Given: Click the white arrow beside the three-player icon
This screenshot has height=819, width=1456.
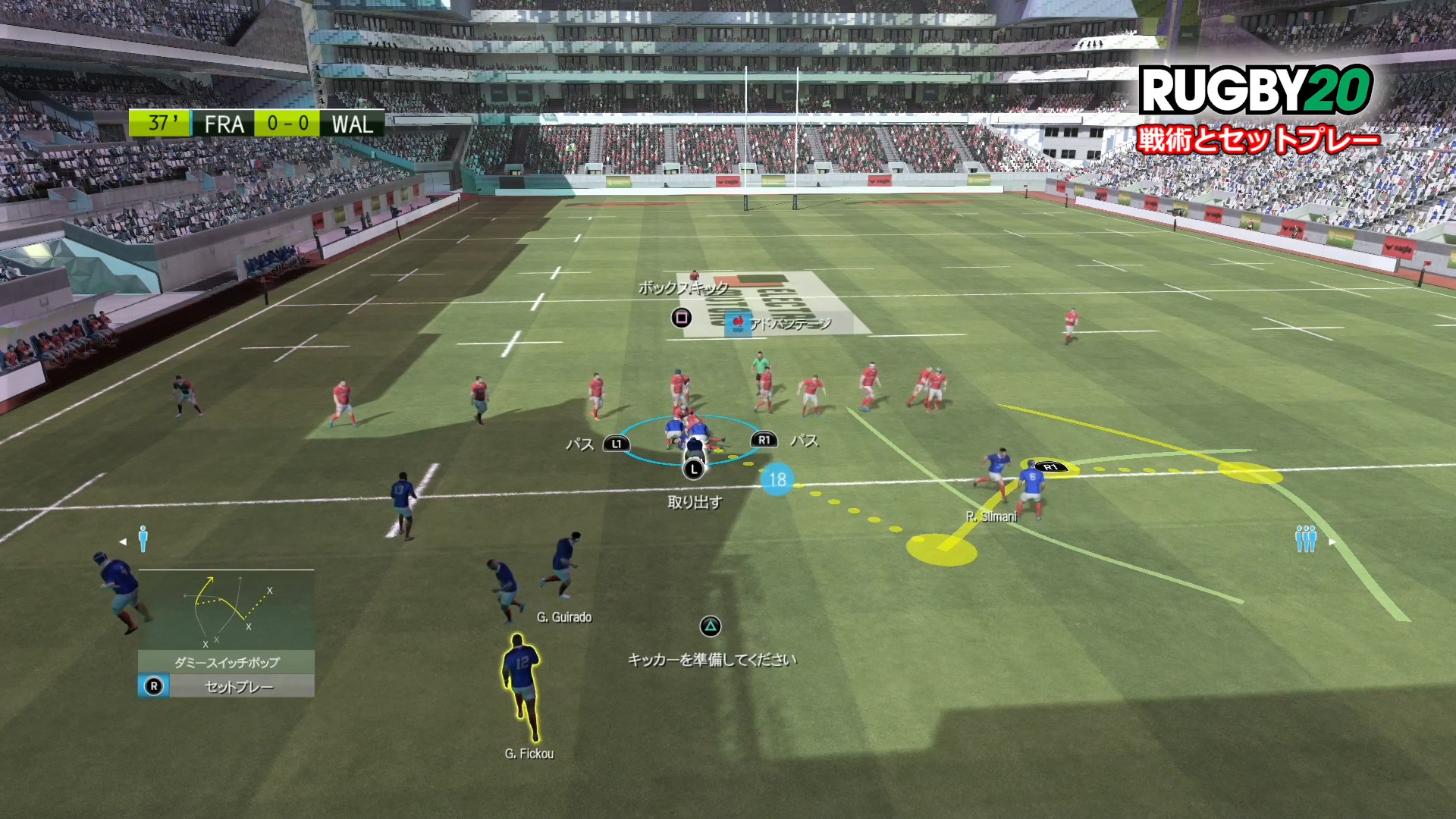Looking at the screenshot, I should click(x=1332, y=541).
